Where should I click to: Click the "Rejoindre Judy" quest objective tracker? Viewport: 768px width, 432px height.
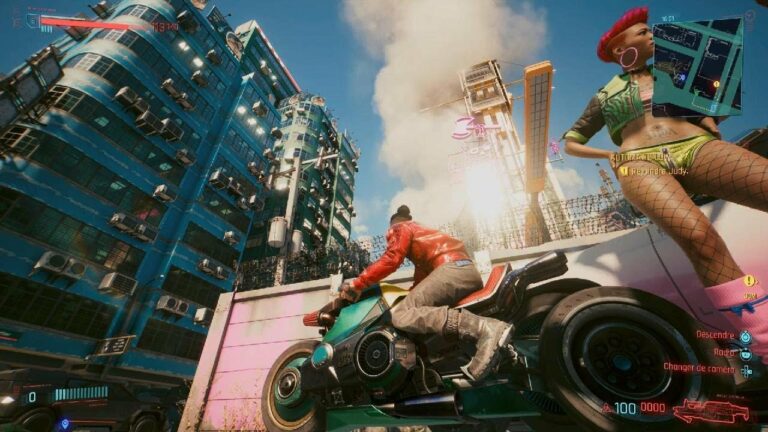(x=660, y=170)
